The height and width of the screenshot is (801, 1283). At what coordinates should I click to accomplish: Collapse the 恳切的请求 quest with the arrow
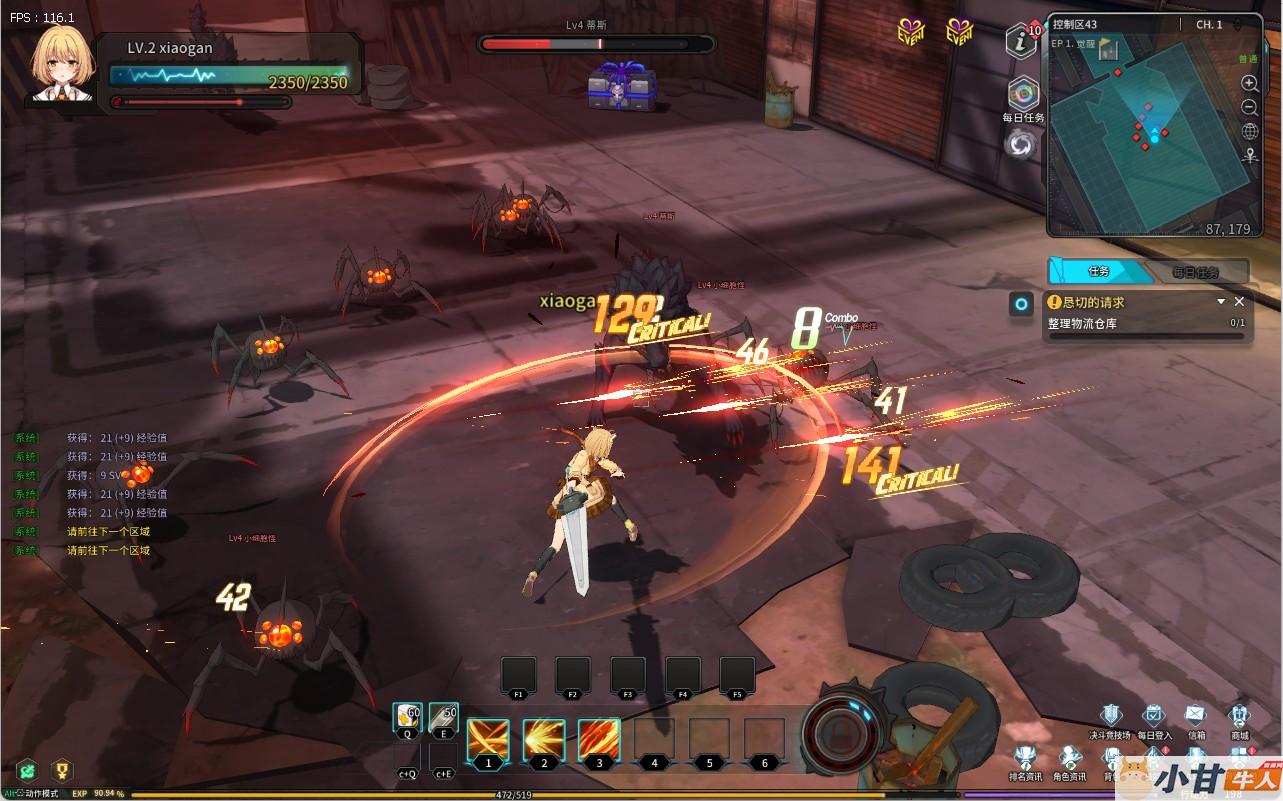point(1220,301)
